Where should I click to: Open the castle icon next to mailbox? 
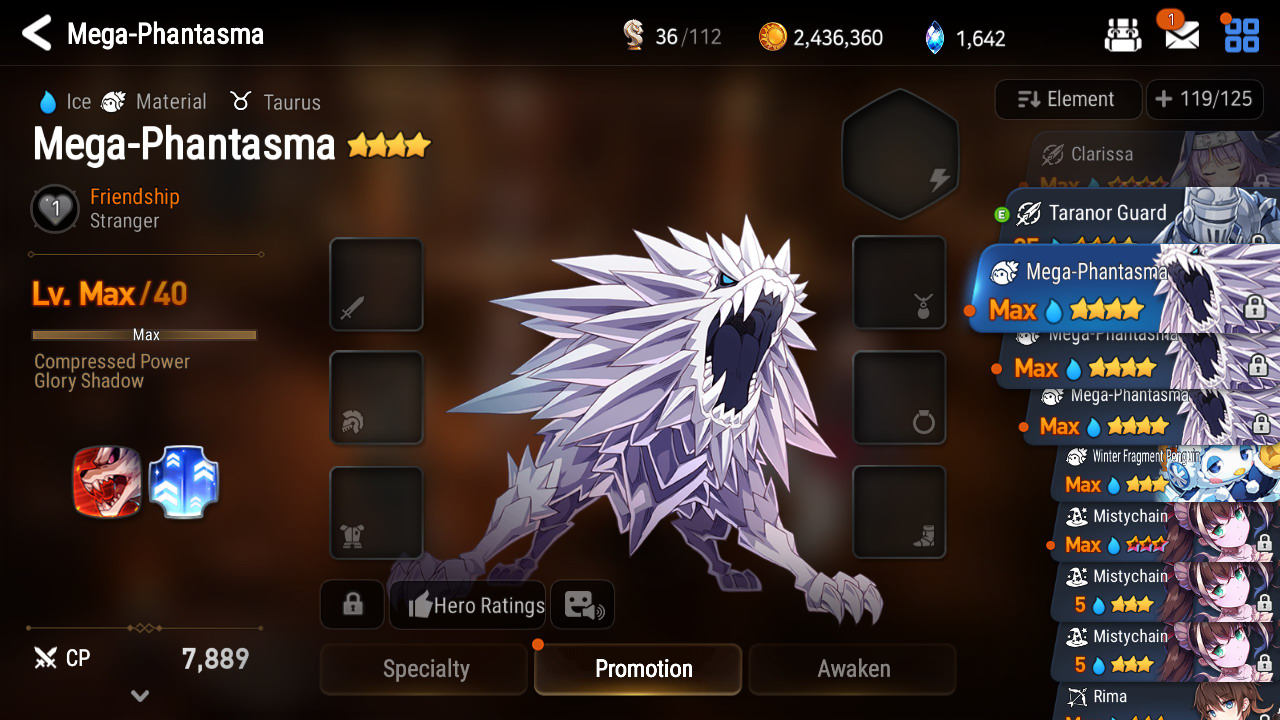(1123, 35)
